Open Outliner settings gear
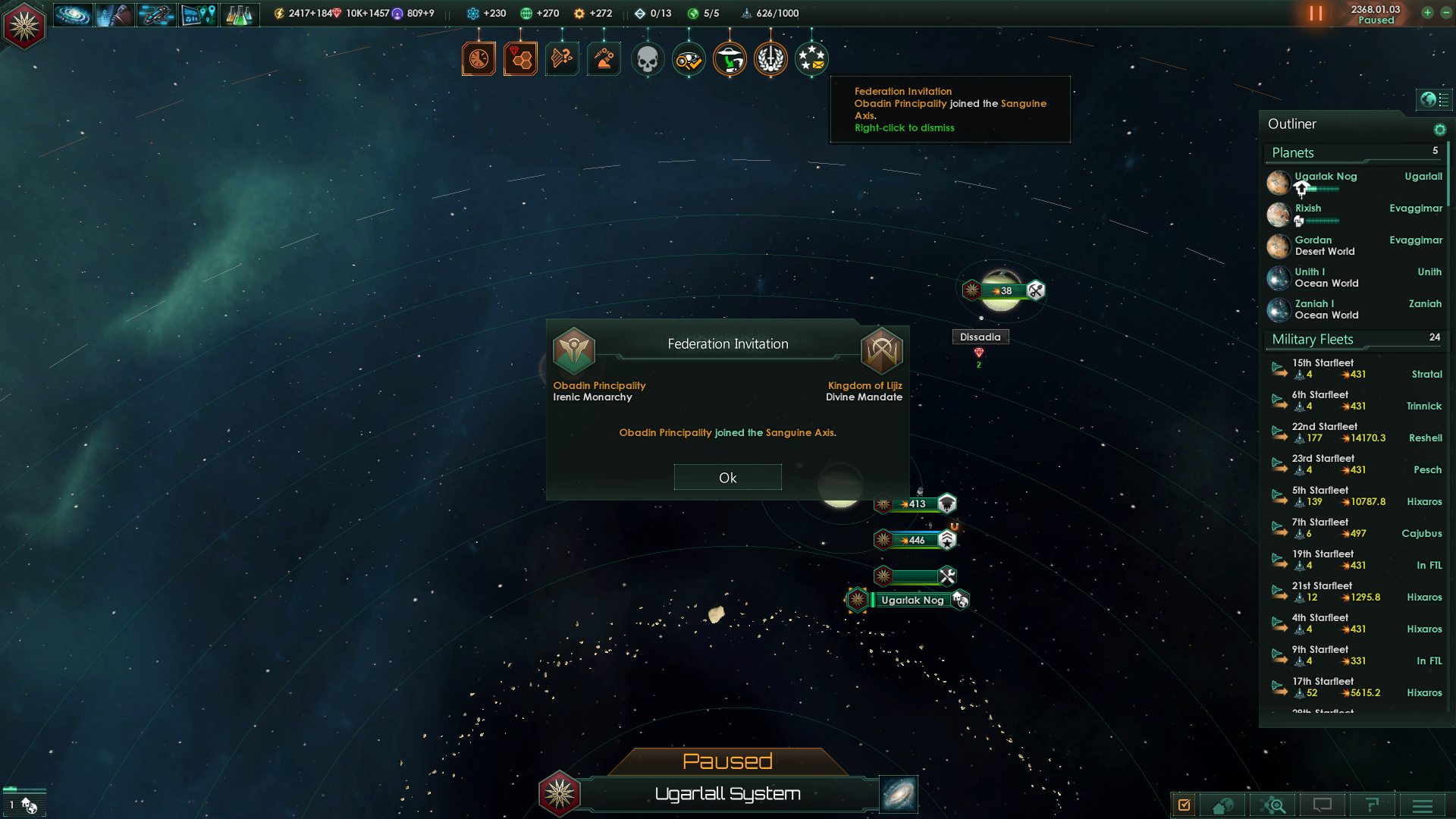The image size is (1456, 819). coord(1439,130)
